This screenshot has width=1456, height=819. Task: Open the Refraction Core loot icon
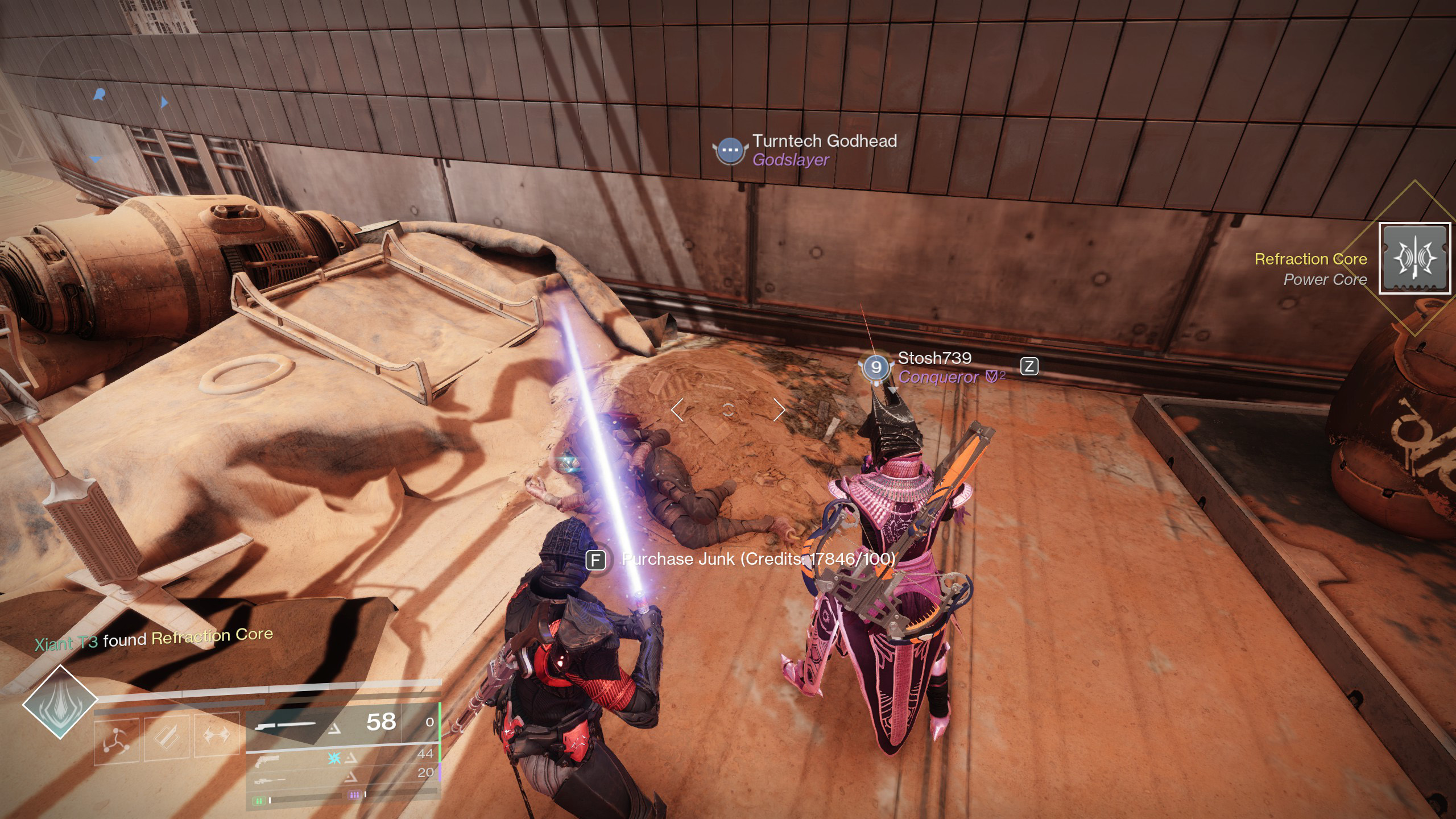1414,259
